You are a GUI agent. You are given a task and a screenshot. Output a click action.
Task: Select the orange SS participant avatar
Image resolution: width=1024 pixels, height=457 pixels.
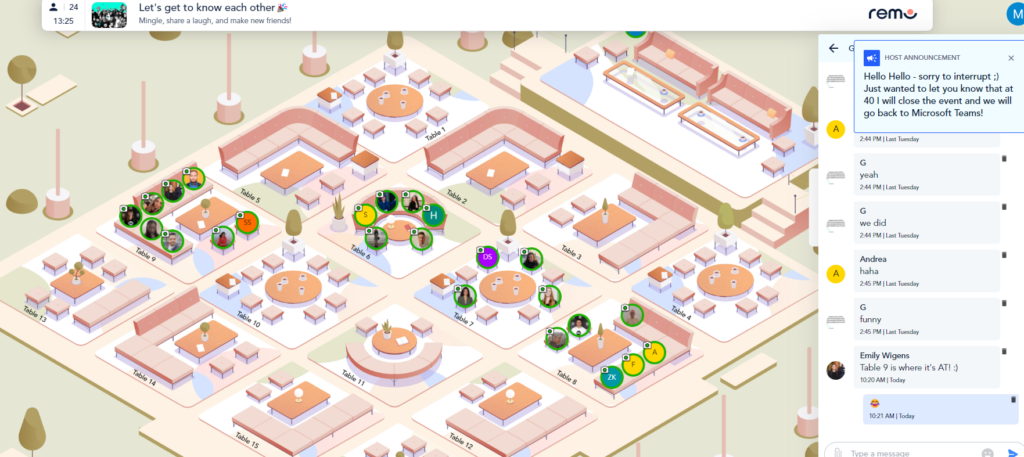click(246, 222)
